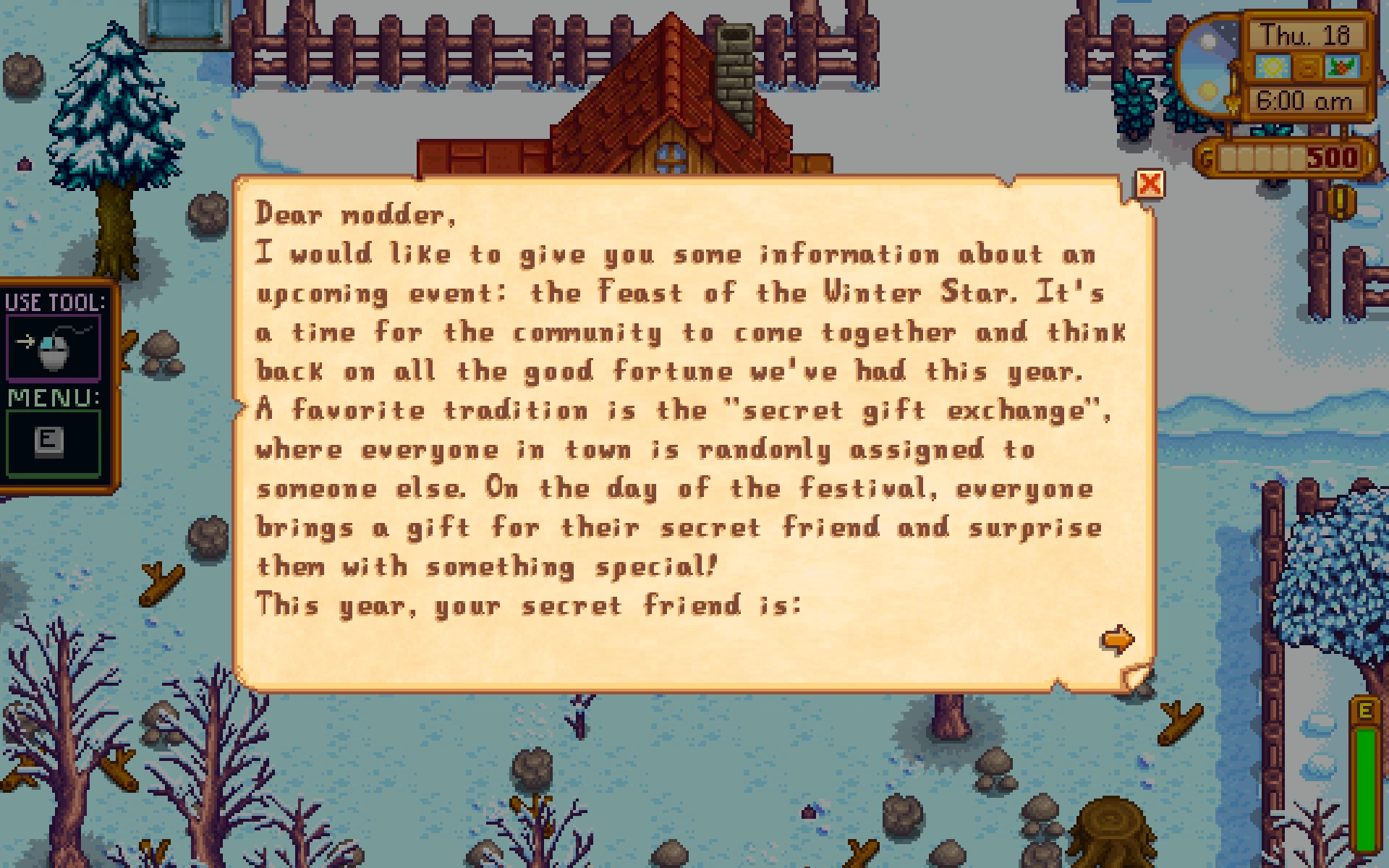
Task: Click the date label reading Thu. 18
Action: (1307, 34)
